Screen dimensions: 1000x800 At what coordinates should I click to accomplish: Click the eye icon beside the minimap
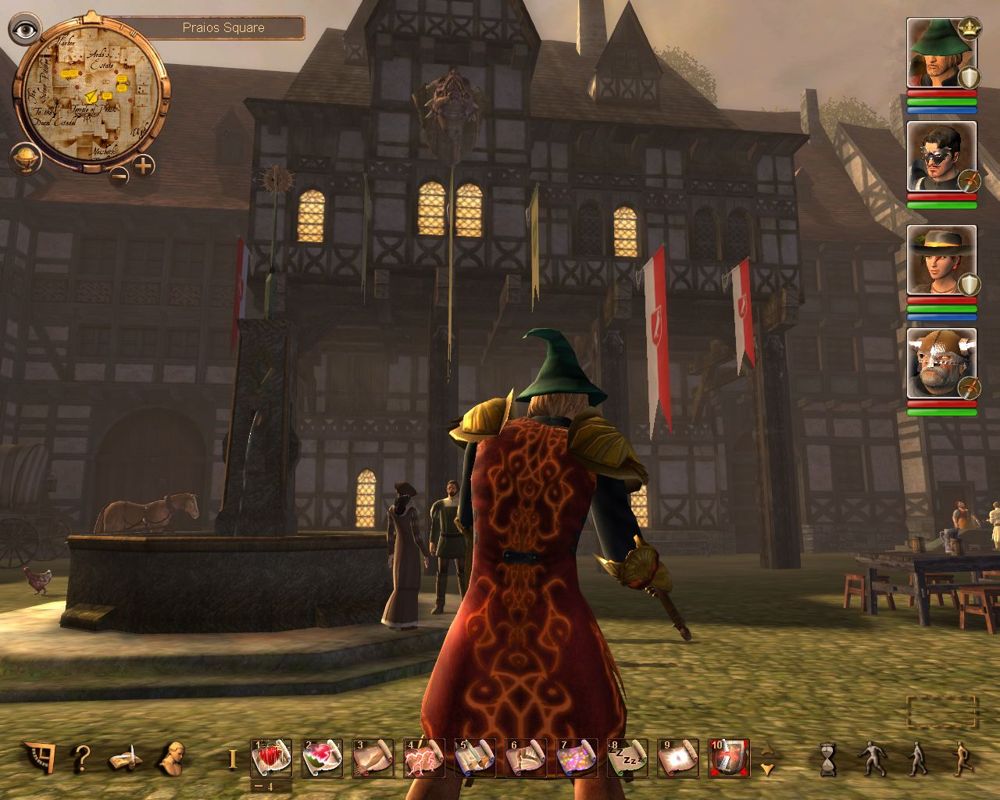23,29
